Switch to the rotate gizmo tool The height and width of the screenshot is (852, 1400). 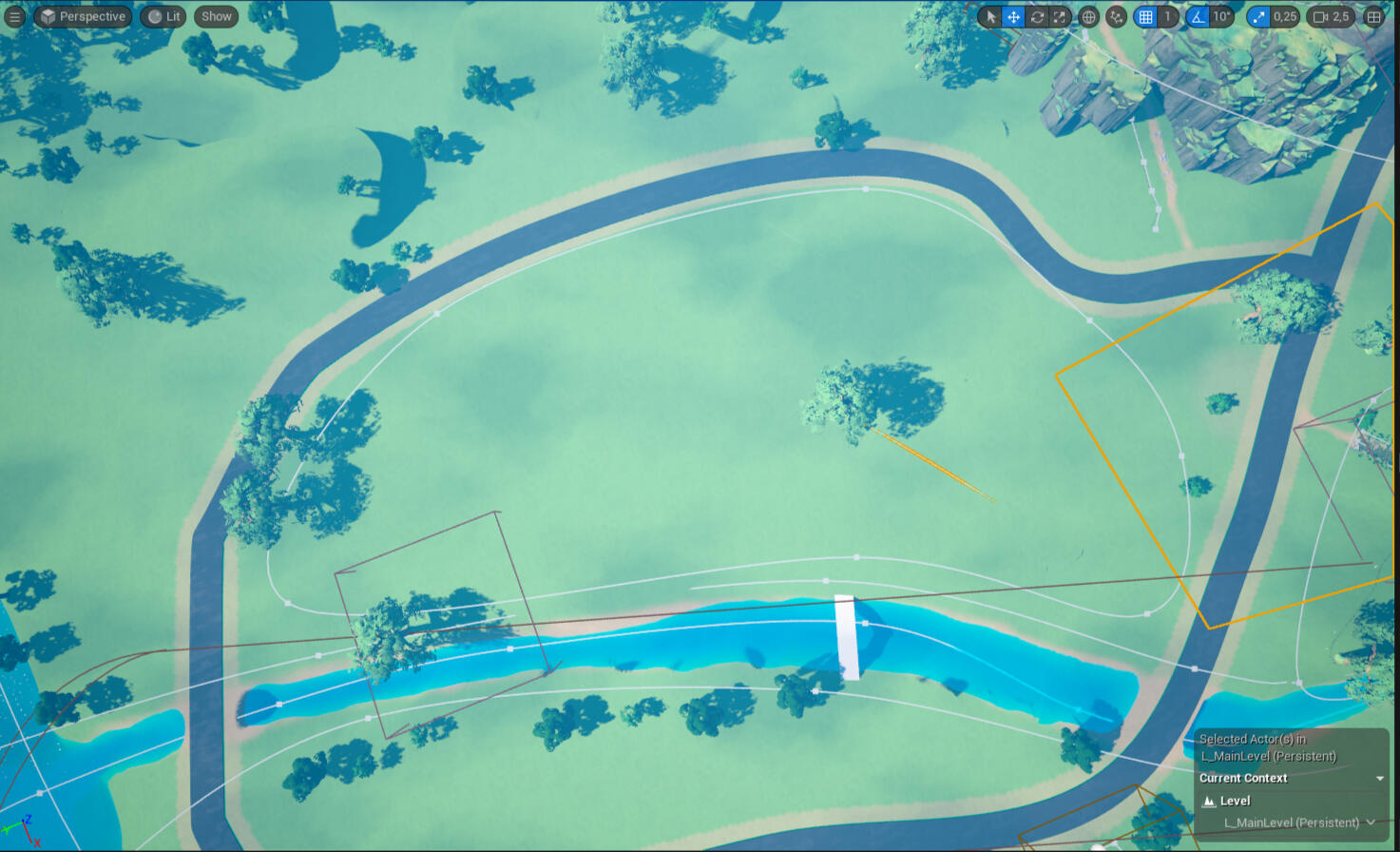(1037, 16)
